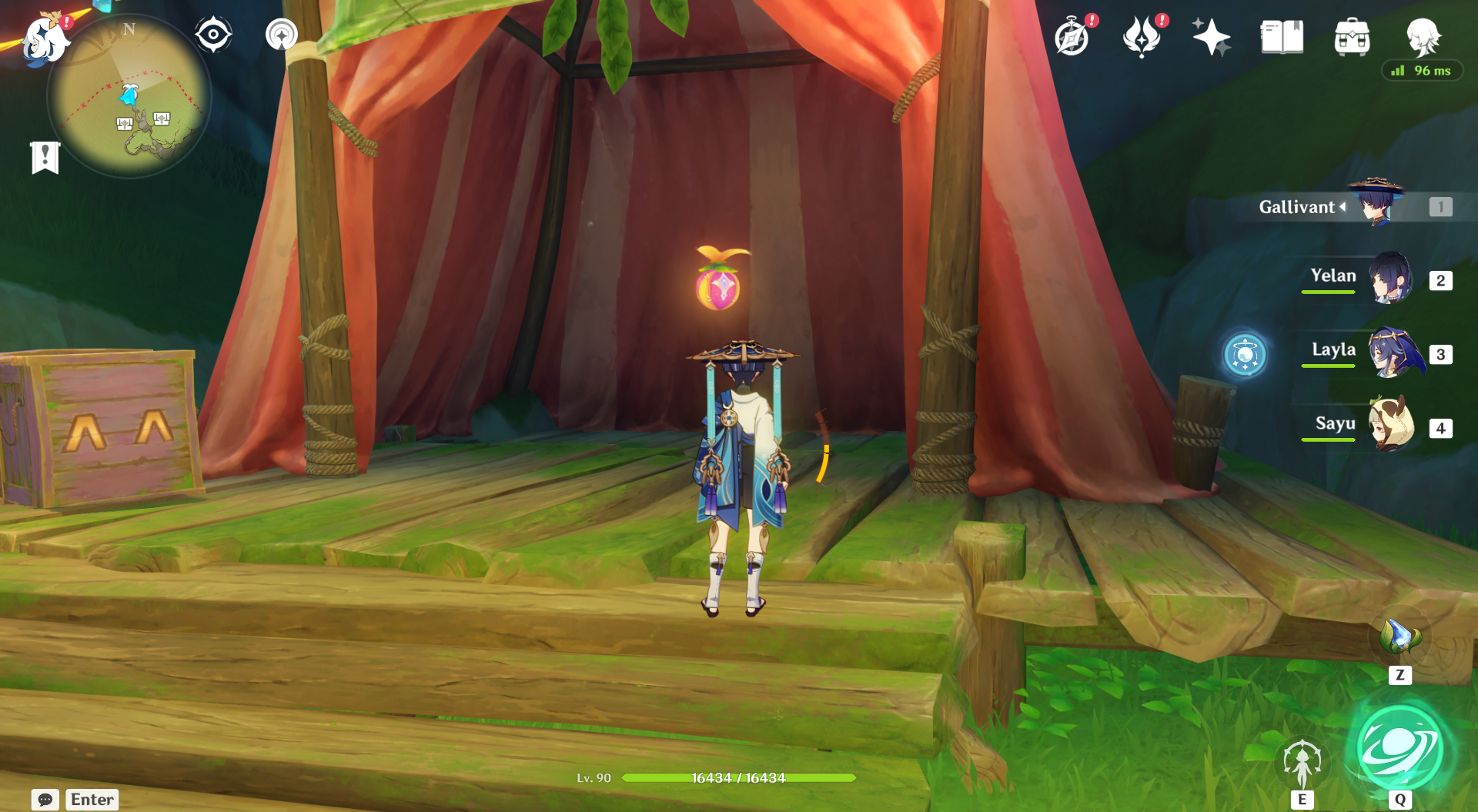Open the quest navigation beacon icon
The image size is (1478, 812).
point(281,35)
